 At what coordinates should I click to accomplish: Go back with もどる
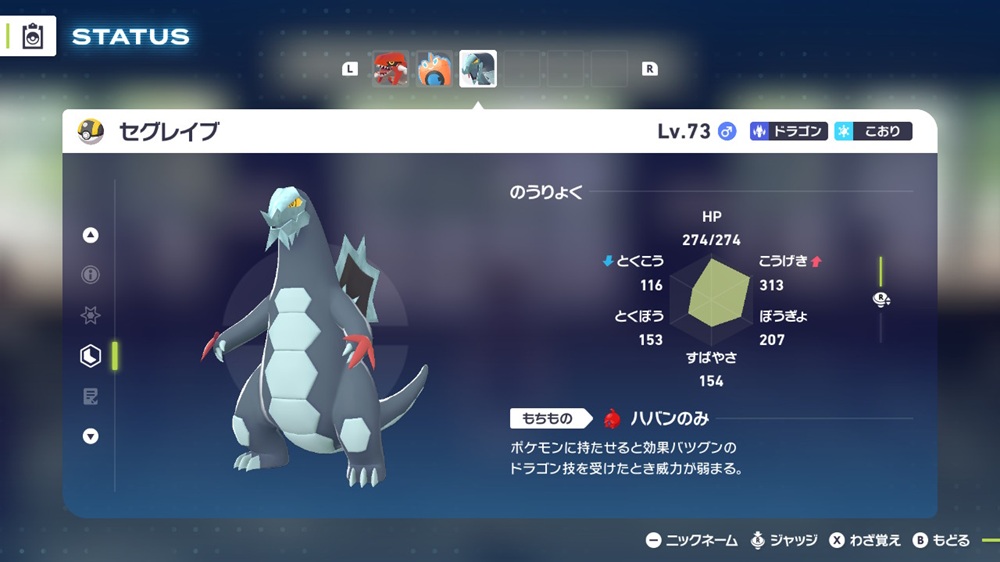[941, 540]
